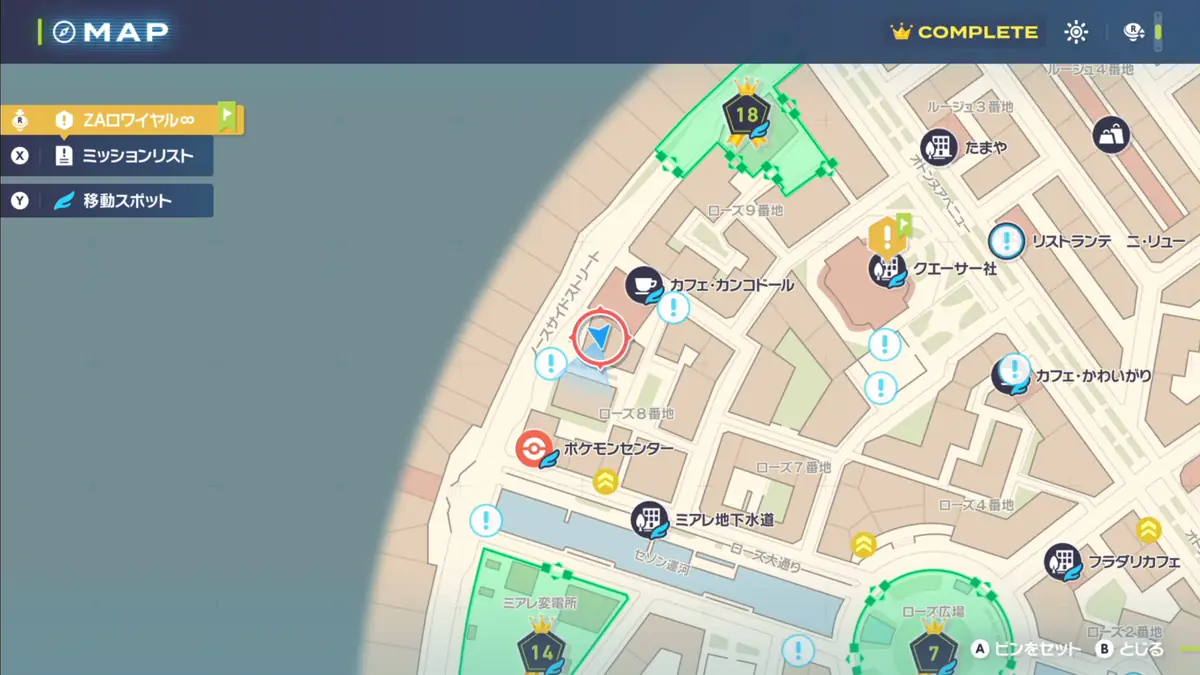Select the クエーサー社 building marker
Image resolution: width=1200 pixels, height=675 pixels.
886,268
